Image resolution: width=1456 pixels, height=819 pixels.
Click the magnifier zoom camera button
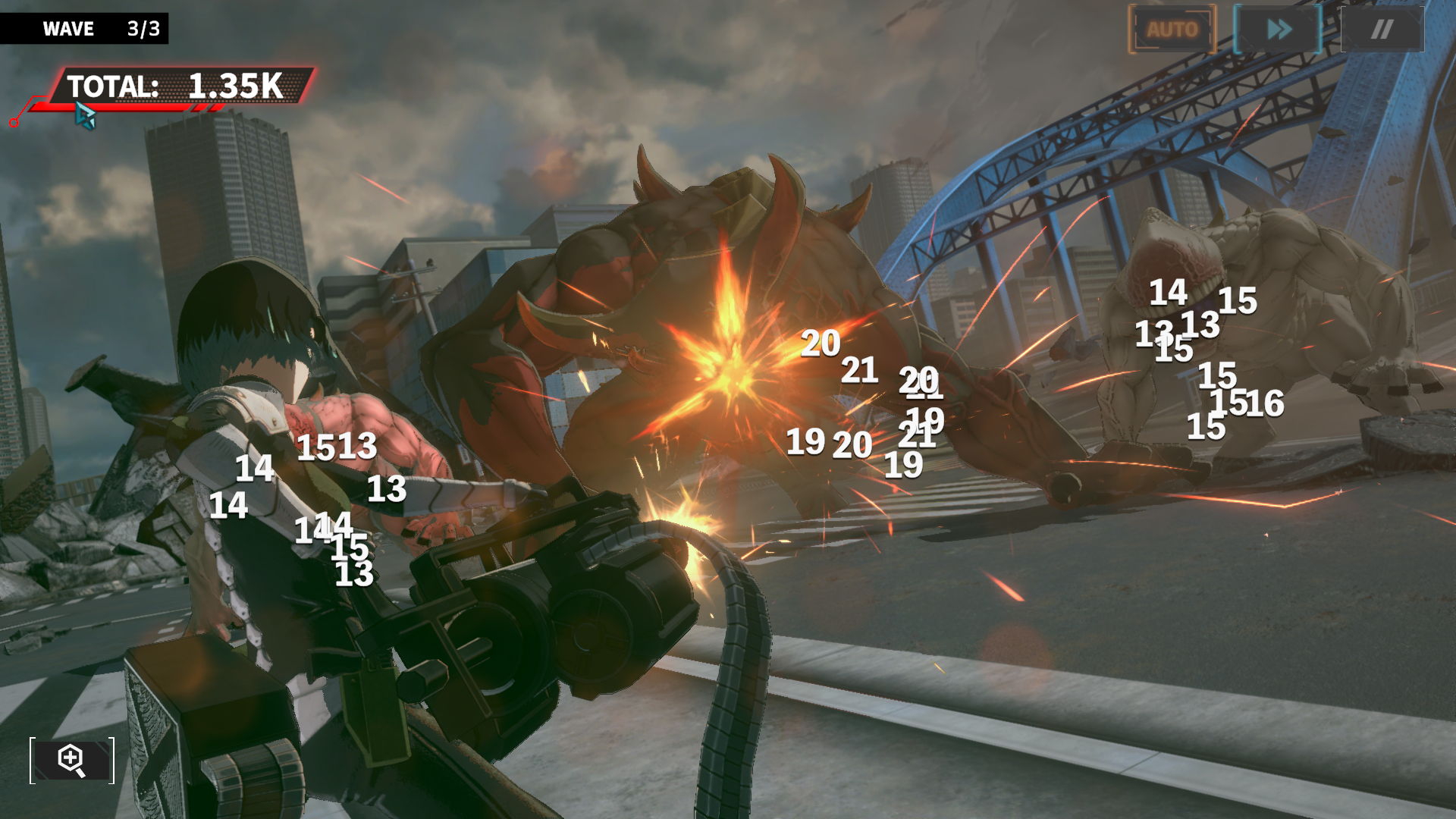pos(72,760)
